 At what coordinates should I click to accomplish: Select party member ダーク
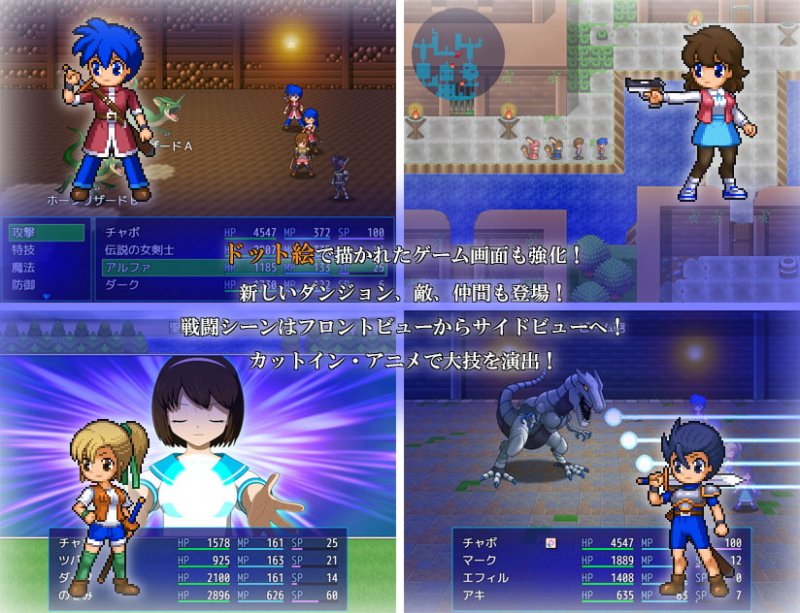click(119, 285)
